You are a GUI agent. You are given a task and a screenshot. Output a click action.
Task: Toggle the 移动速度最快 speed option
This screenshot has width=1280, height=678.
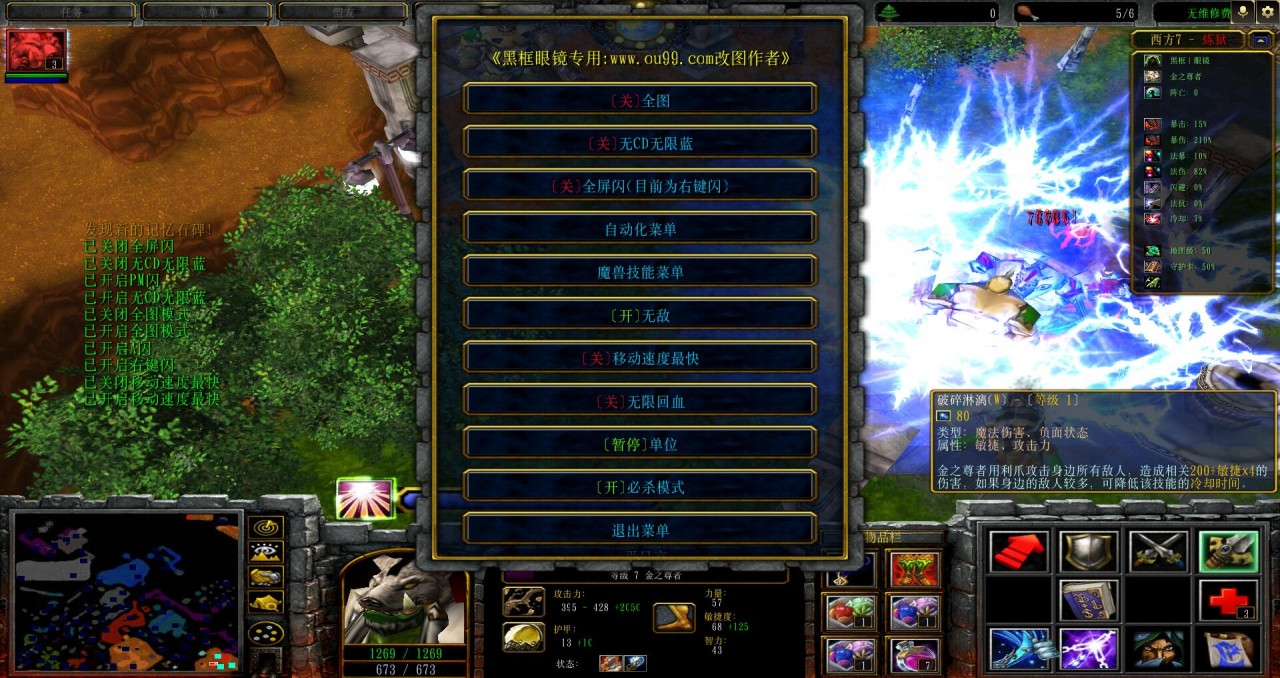point(640,358)
